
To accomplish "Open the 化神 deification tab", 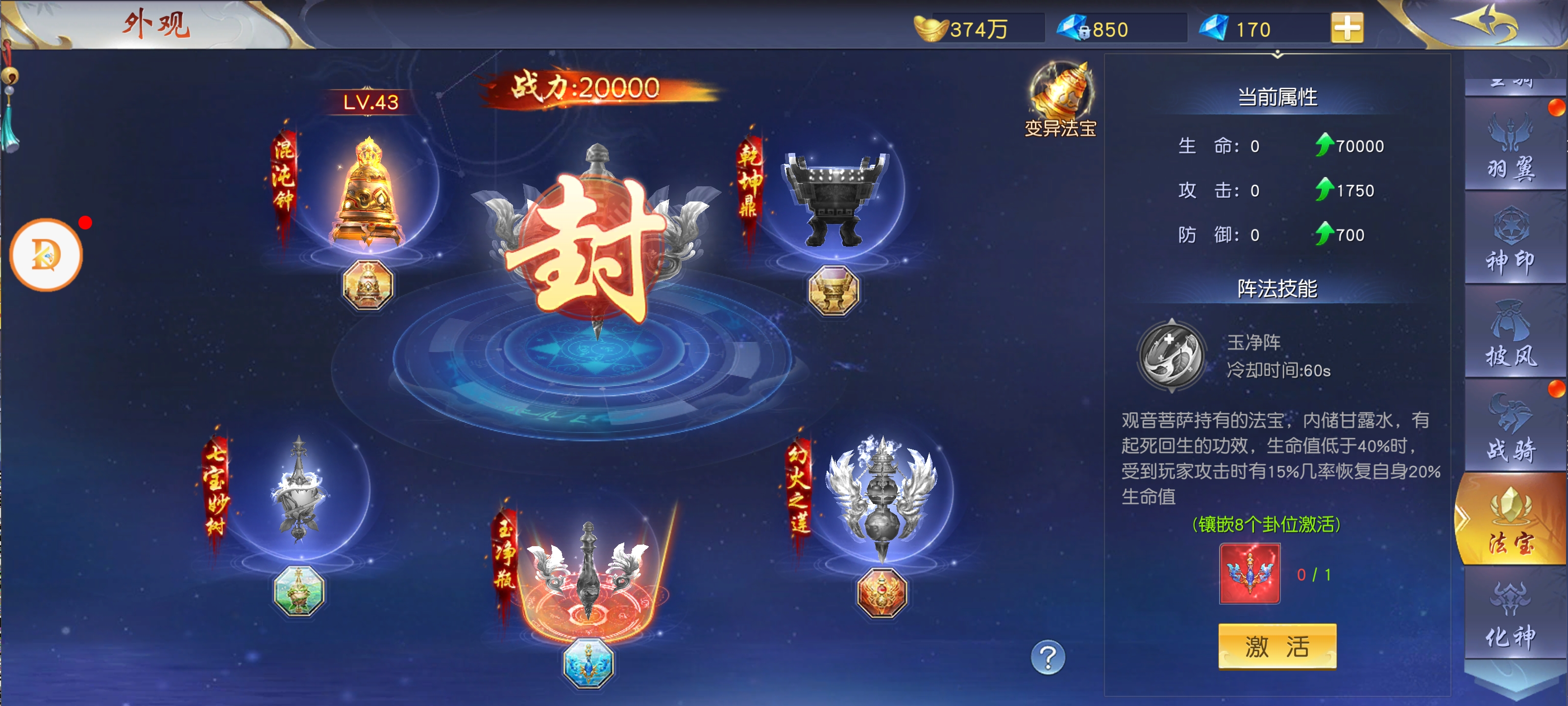I will point(1511,616).
